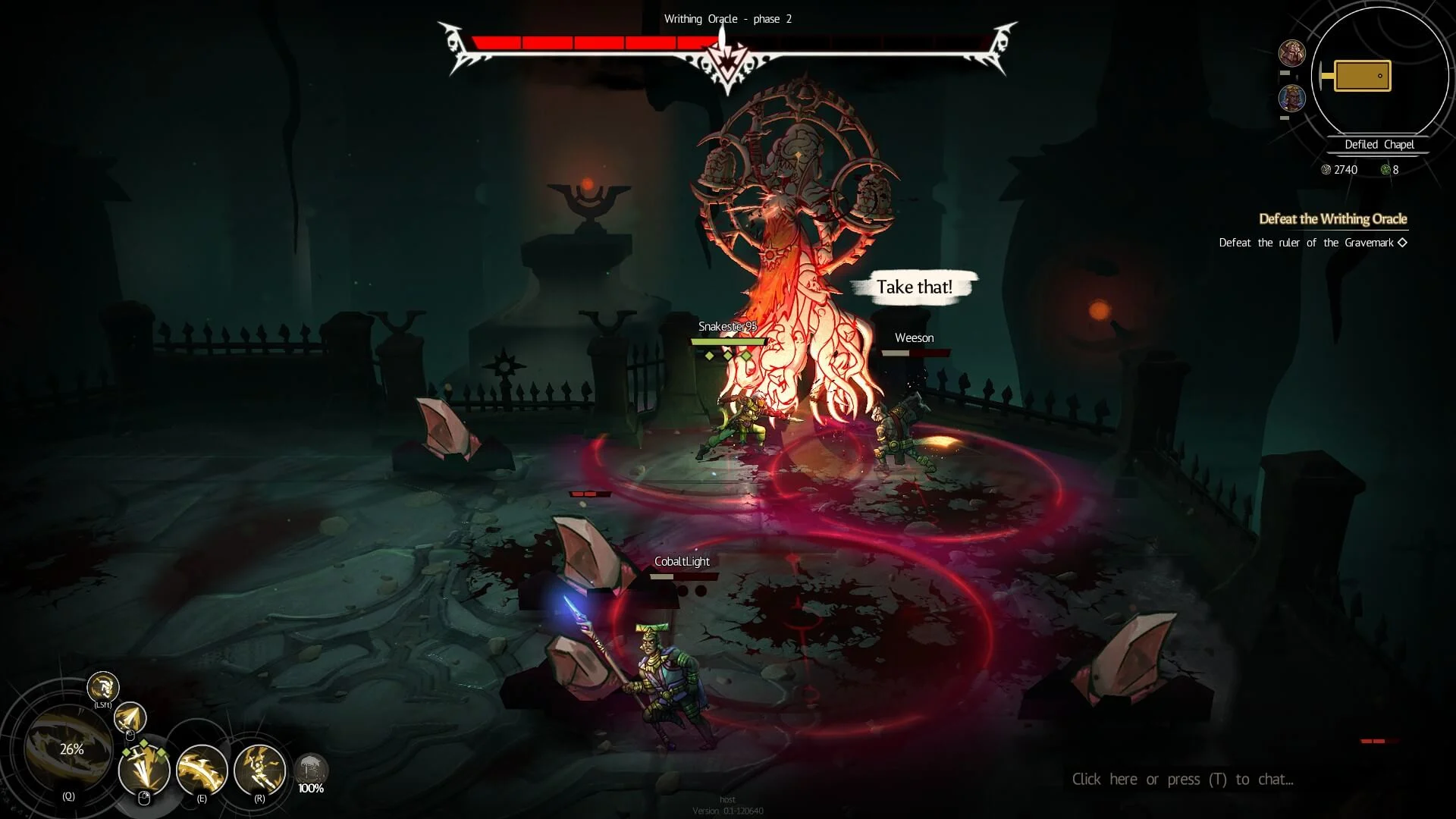
Task: Trigger the left-shift dash ability icon
Action: tap(103, 687)
